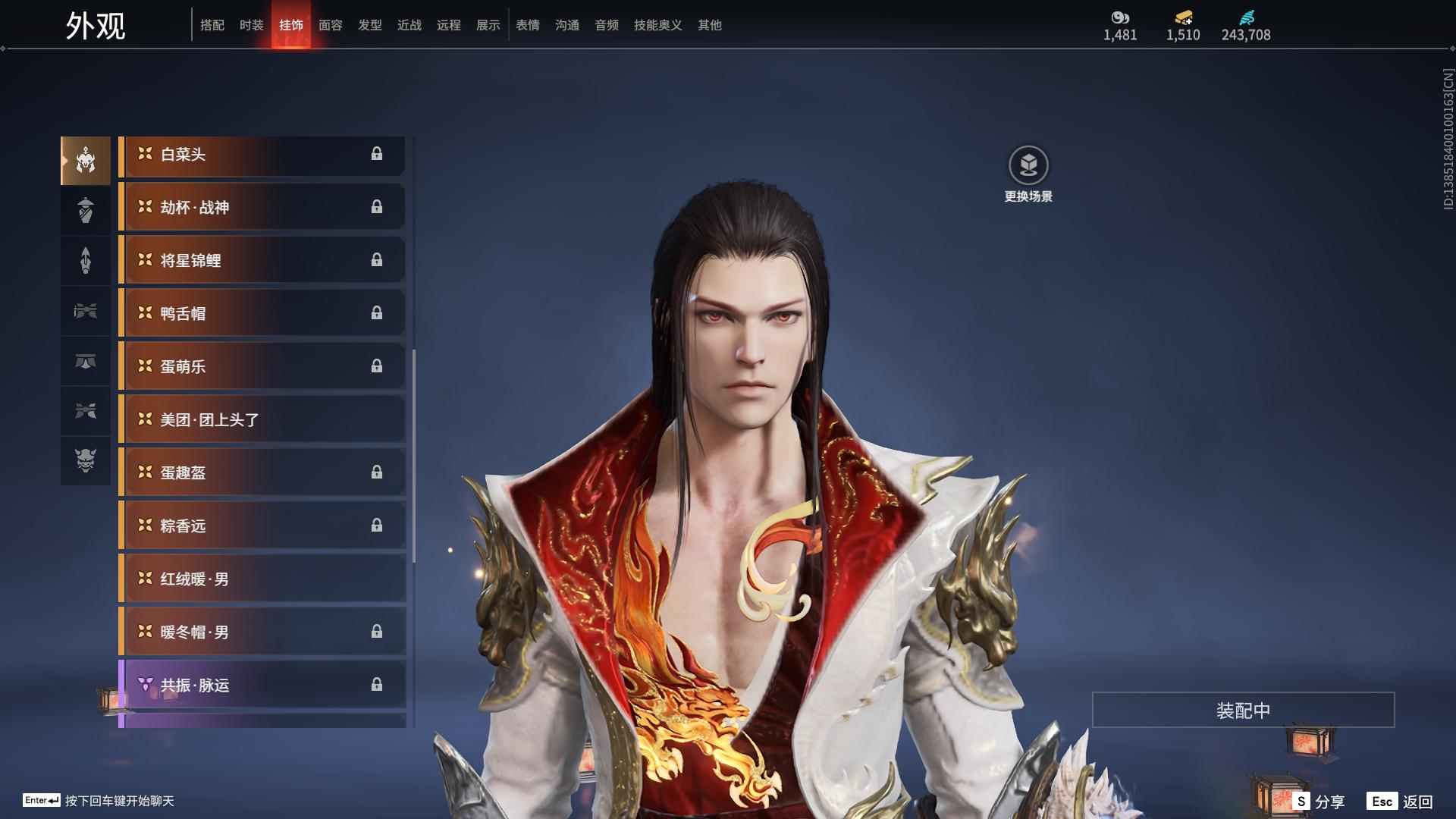Select the 面容 tab

[x=330, y=25]
